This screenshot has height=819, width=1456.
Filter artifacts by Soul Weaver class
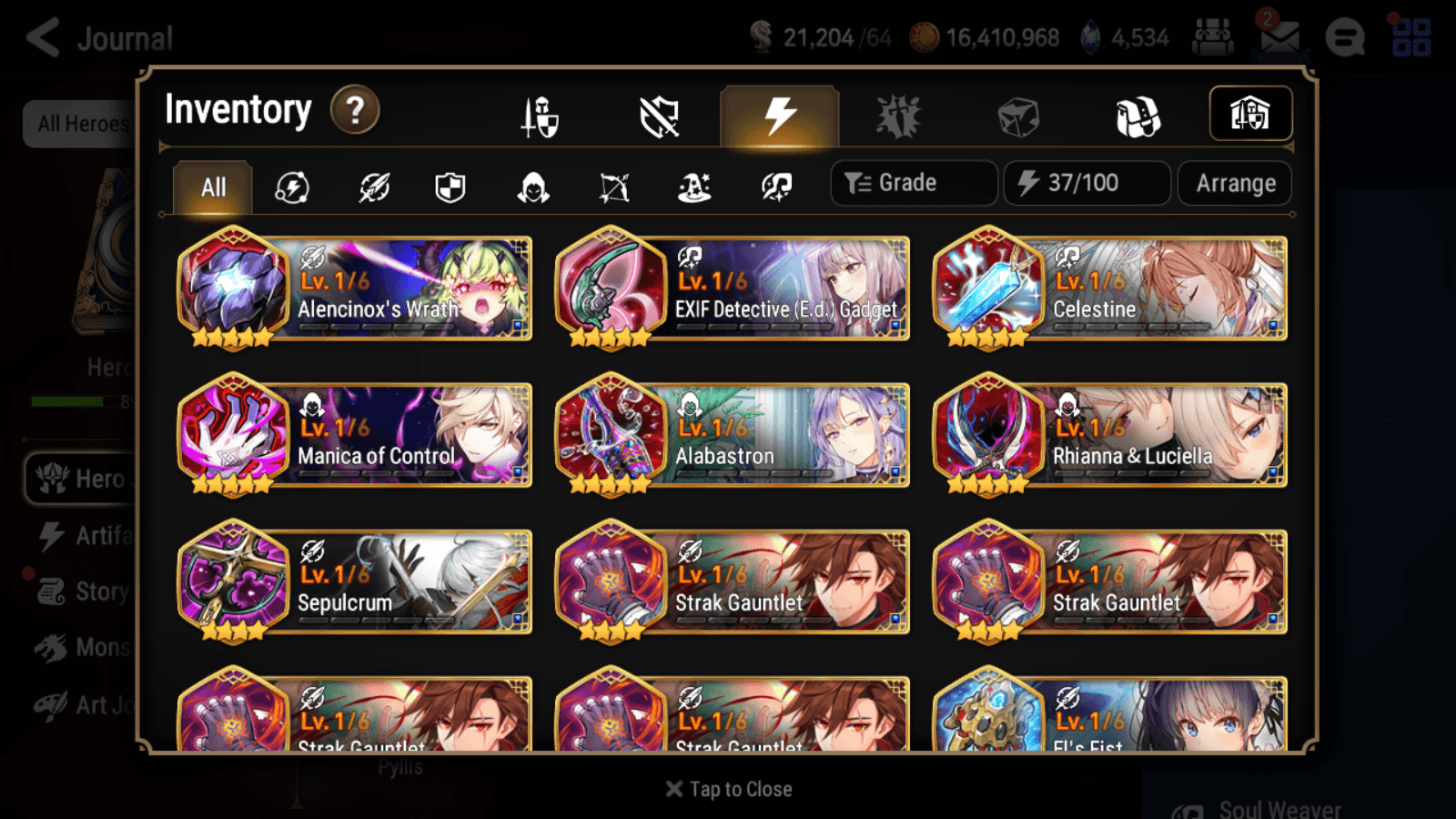pos(773,187)
